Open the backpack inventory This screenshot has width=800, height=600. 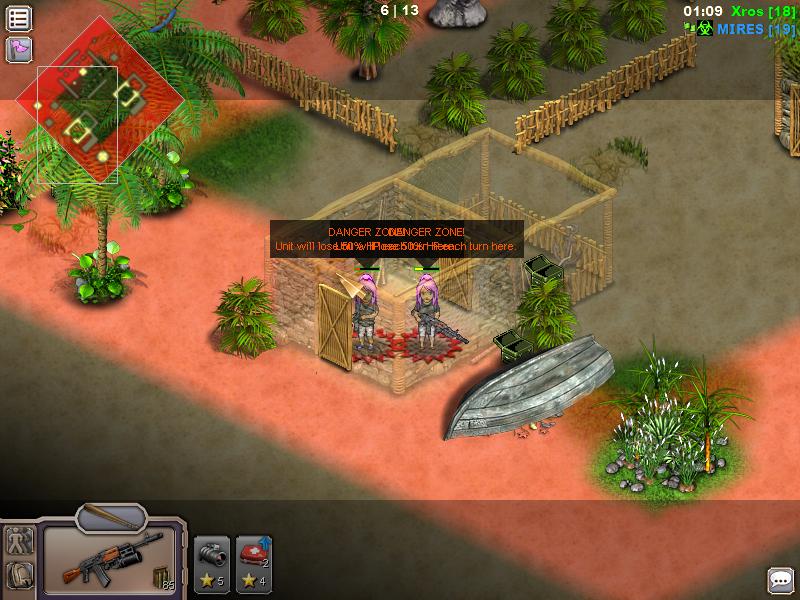[x=19, y=575]
